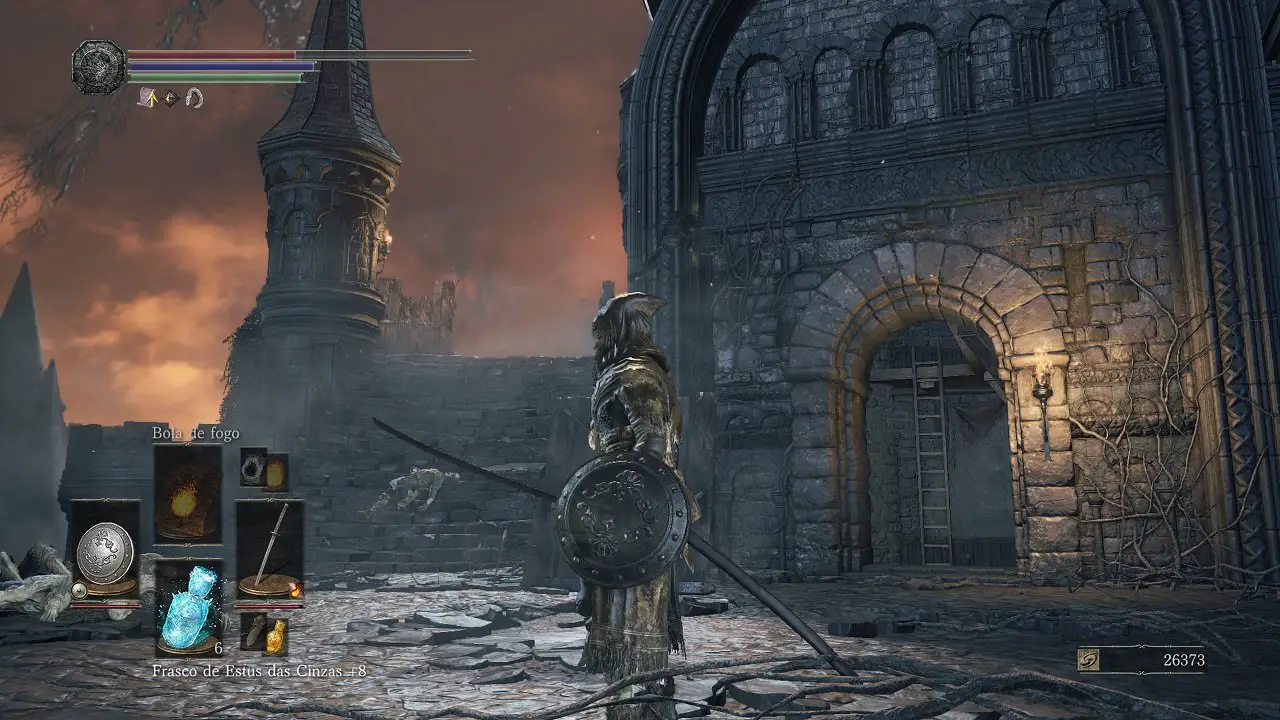This screenshot has height=720, width=1280.
Task: Click the octagonal emblem beside the status bars
Action: 99,67
